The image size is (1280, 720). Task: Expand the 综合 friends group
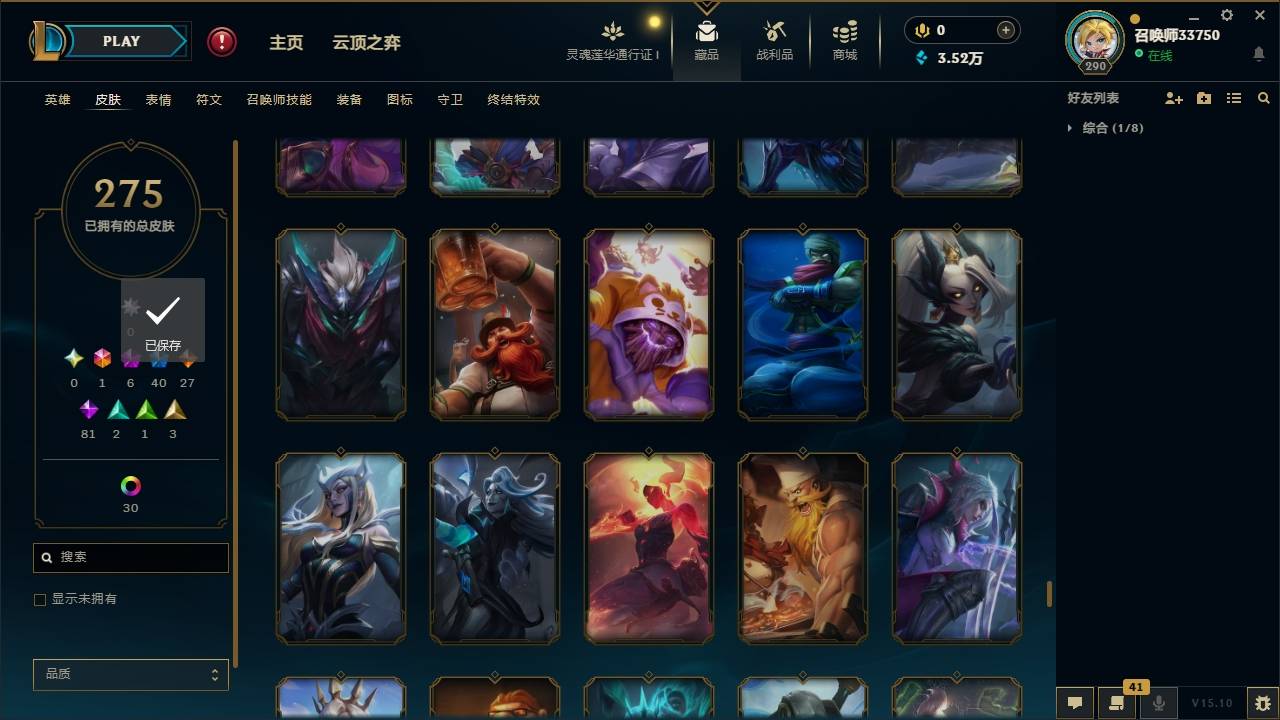pos(1070,128)
